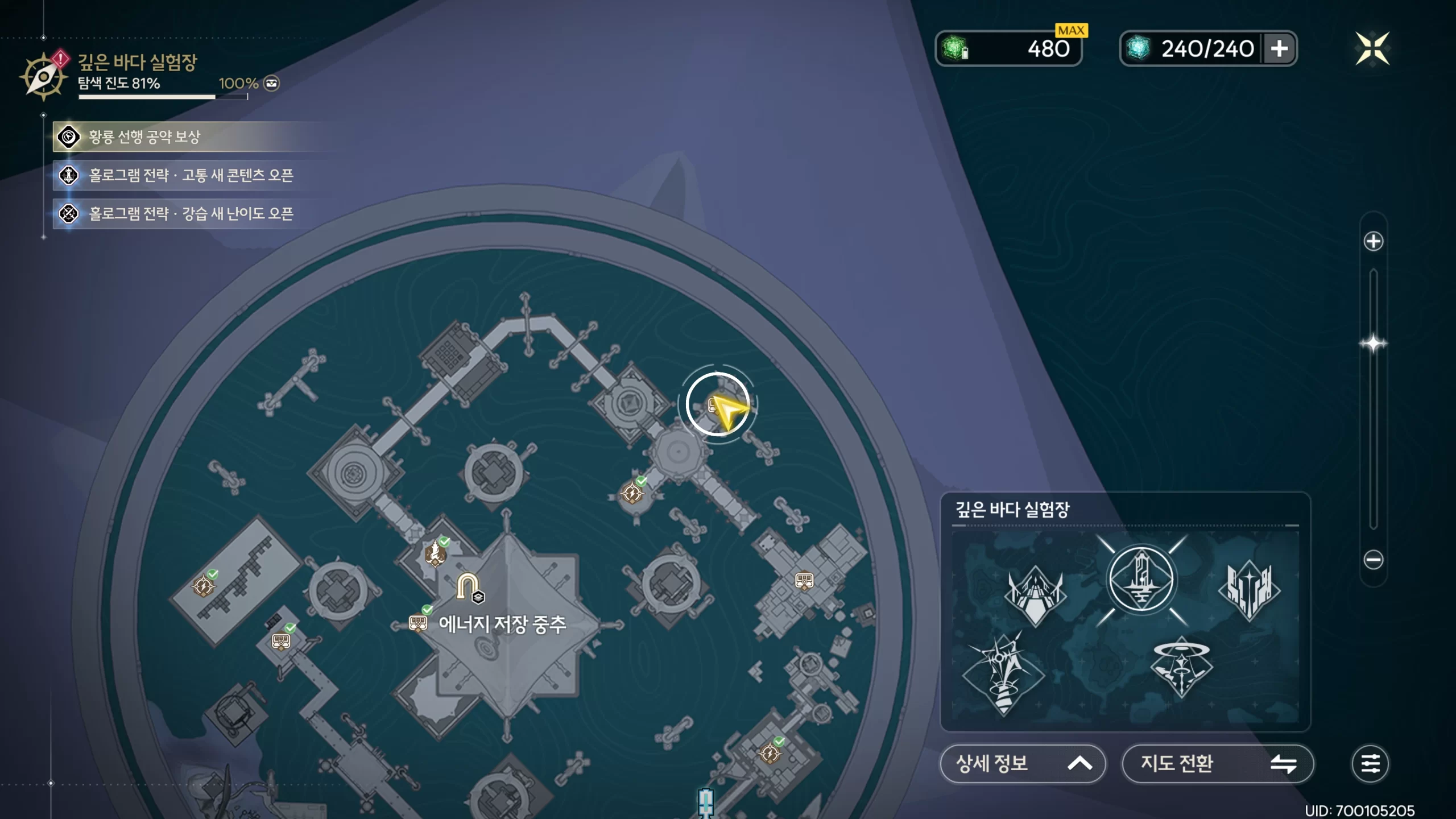Image resolution: width=1456 pixels, height=819 pixels.
Task: Zoom out the map with minus button
Action: [1373, 560]
